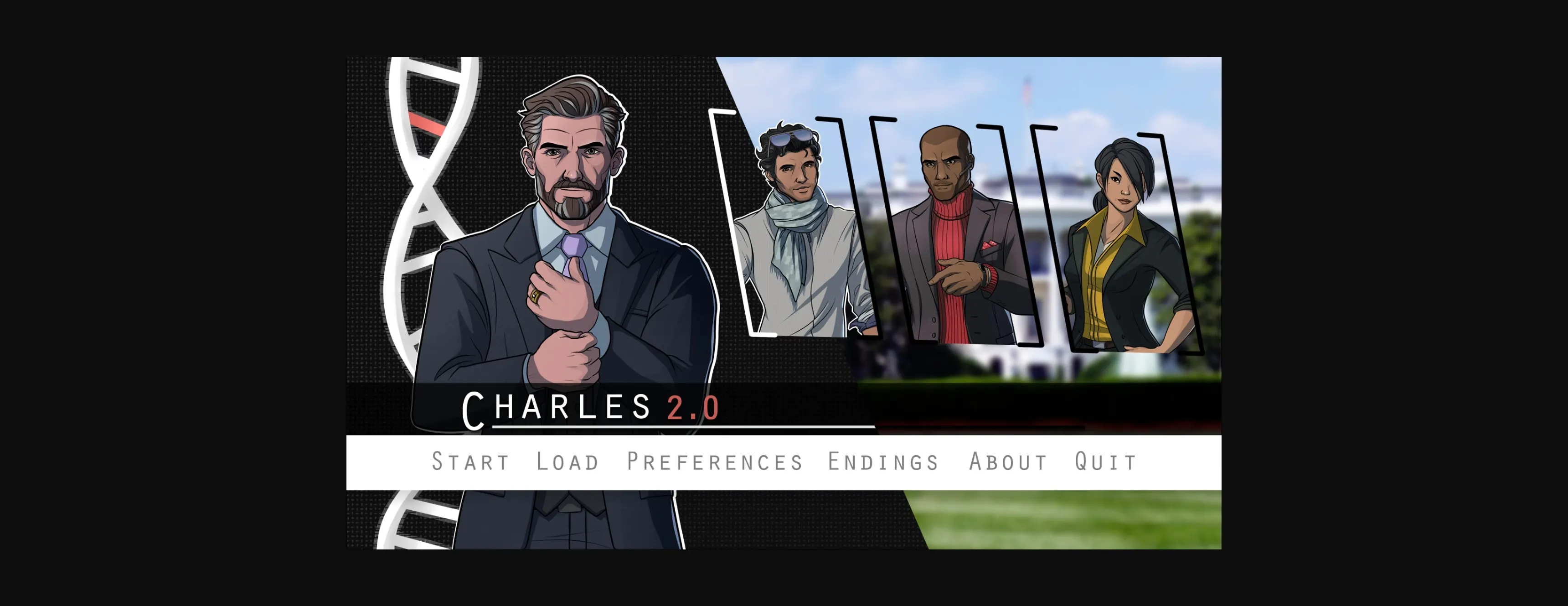The image size is (1568, 606).
Task: Start a new game
Action: point(470,461)
